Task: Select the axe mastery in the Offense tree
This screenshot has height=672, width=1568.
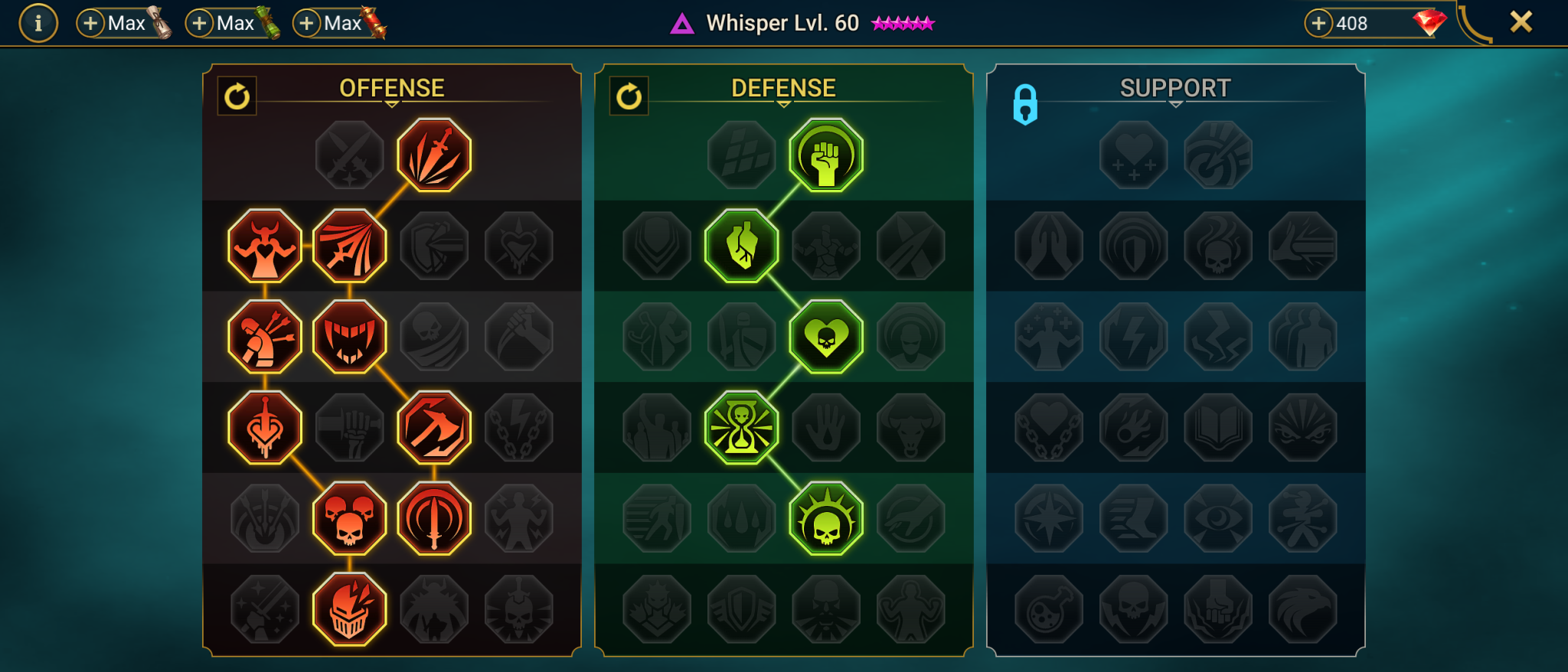Action: pos(432,426)
